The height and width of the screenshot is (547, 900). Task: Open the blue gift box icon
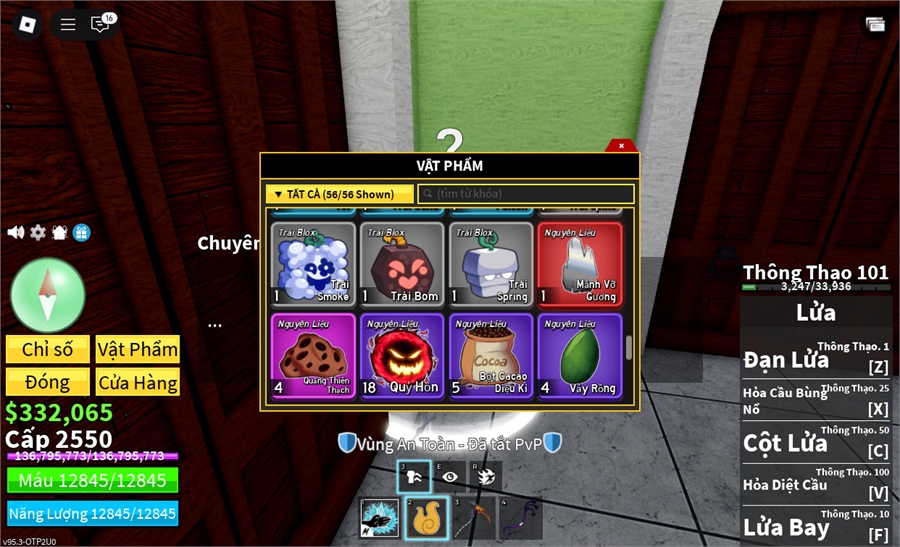tap(82, 232)
